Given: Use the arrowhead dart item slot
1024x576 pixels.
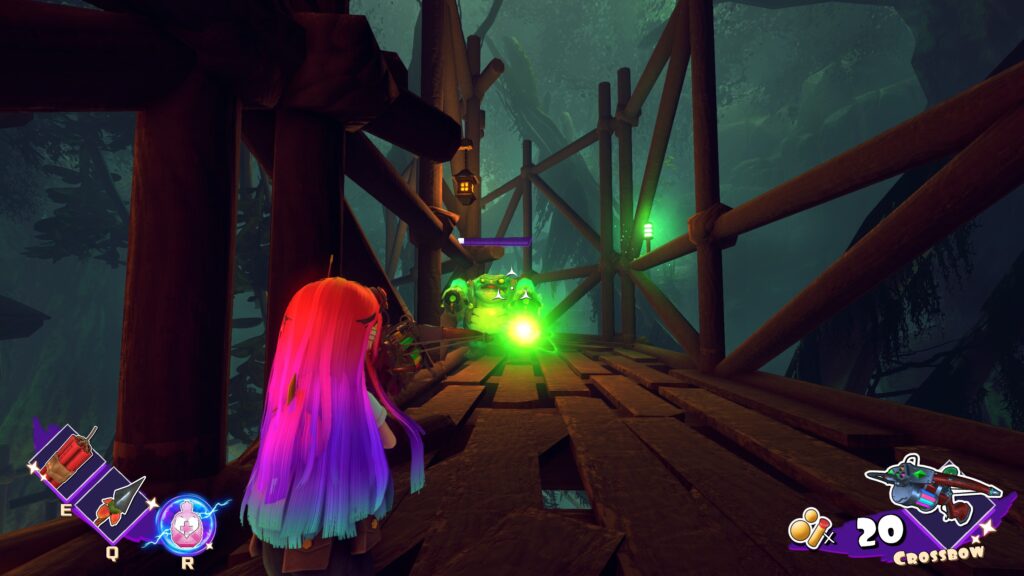Looking at the screenshot, I should coord(119,501).
